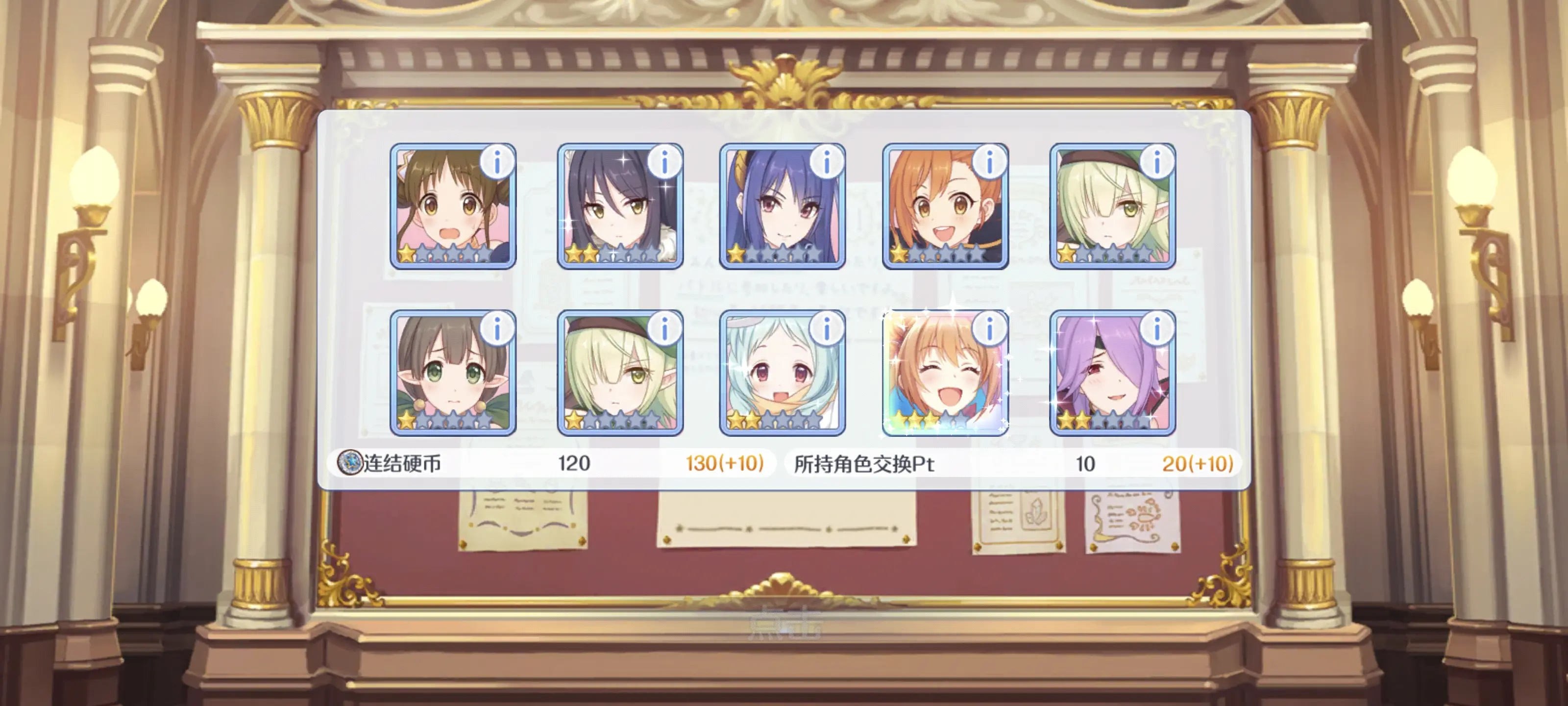View info for the dark-haired green-eyed elf

[497, 329]
